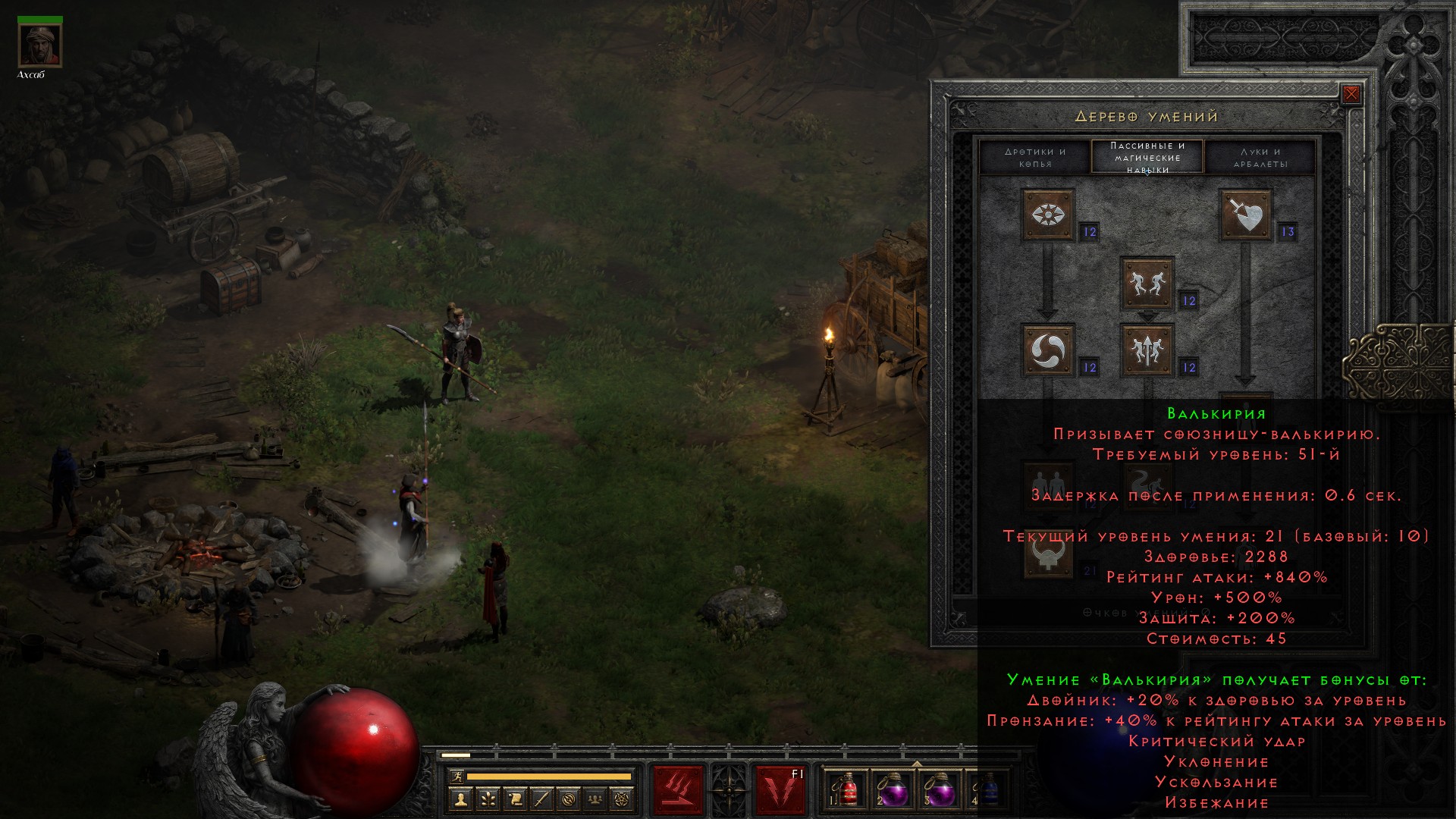
Task: Open the game menu pentagram icon
Action: [x=623, y=799]
